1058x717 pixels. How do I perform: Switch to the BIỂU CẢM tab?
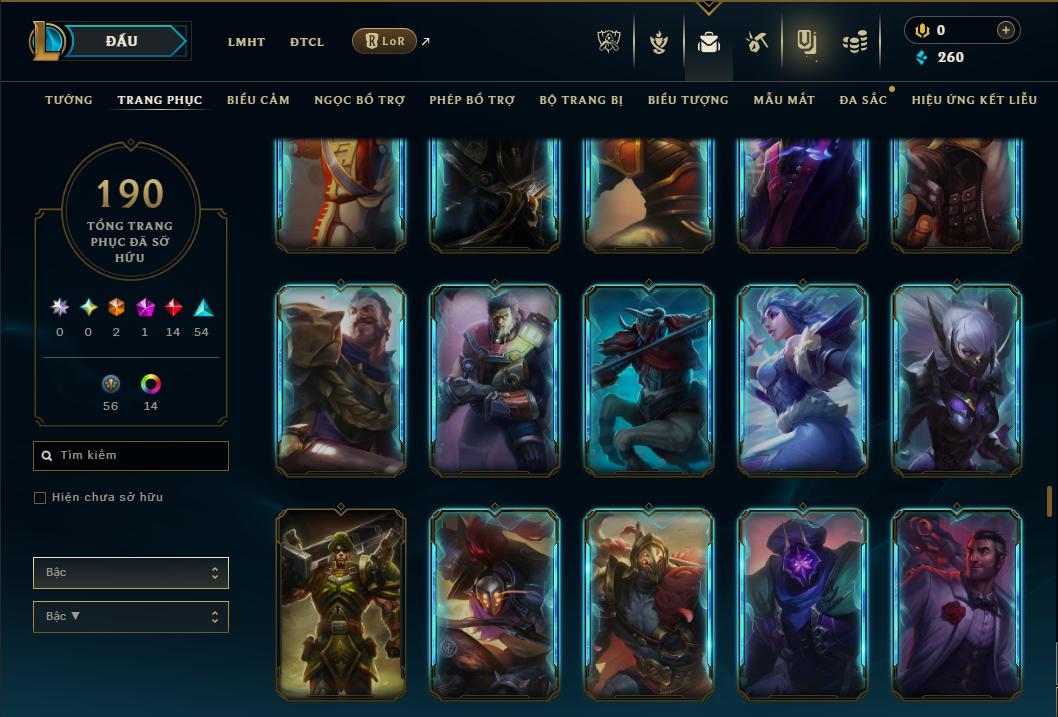[x=258, y=100]
